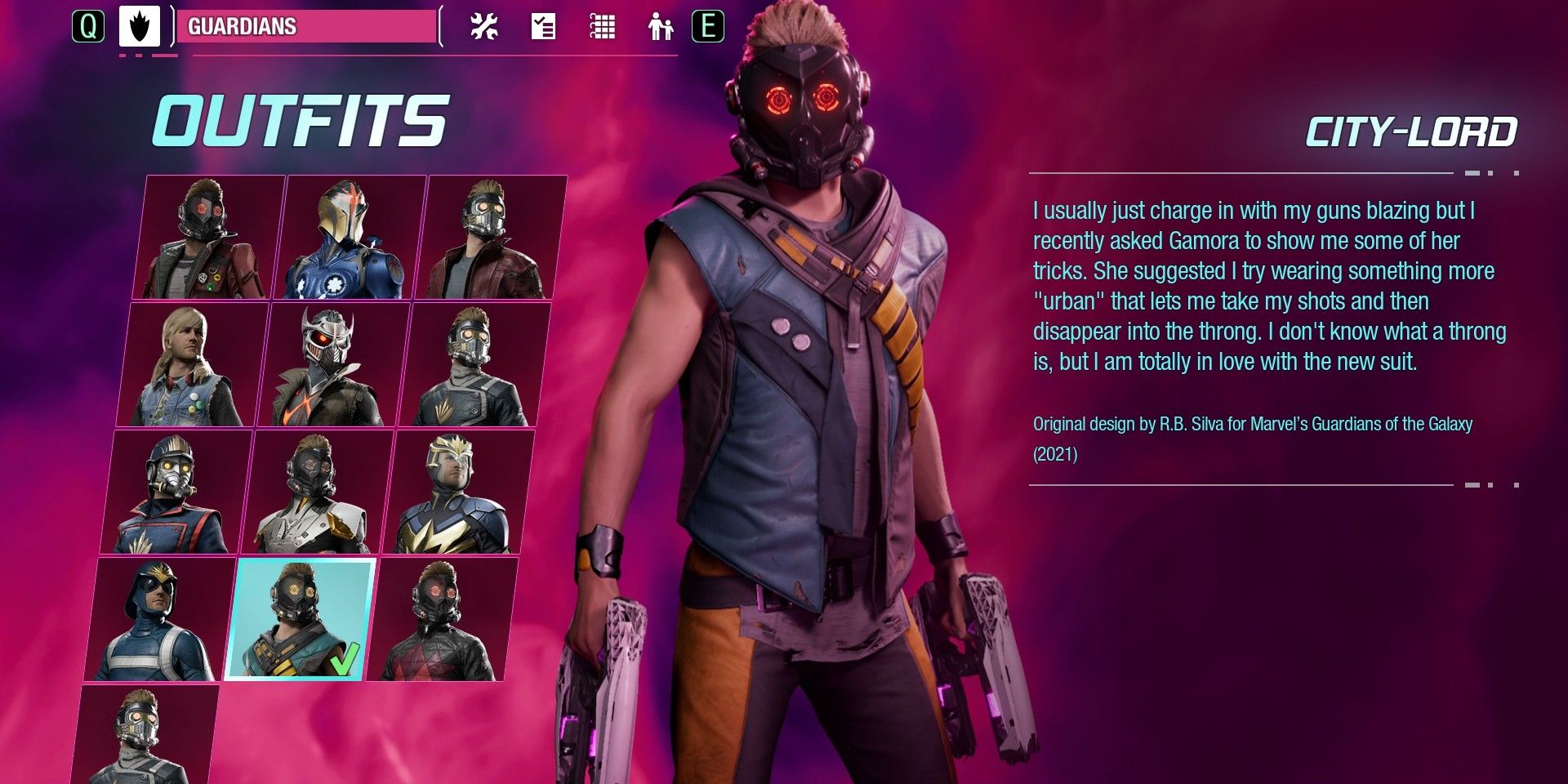Switch to the GUARDIANS tab

click(310, 27)
